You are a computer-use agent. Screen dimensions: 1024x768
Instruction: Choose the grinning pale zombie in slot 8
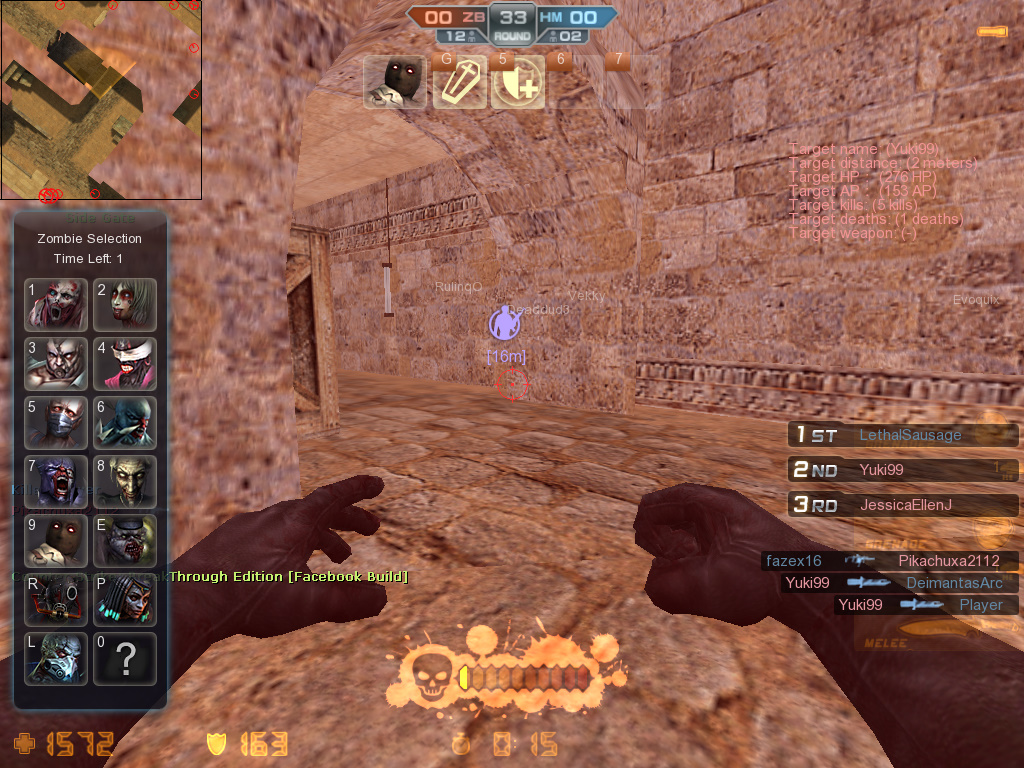coord(125,482)
